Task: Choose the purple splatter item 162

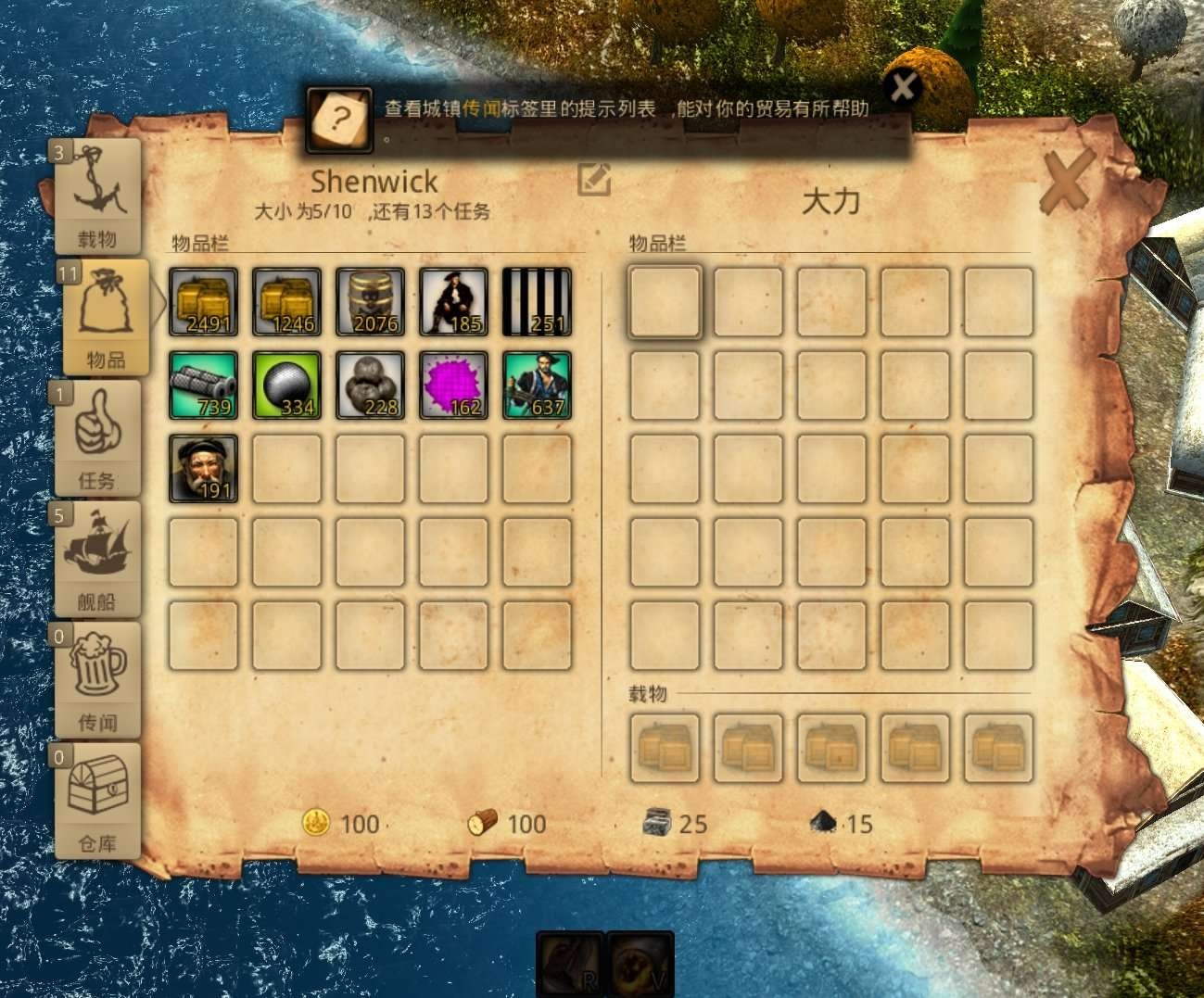Action: [453, 385]
